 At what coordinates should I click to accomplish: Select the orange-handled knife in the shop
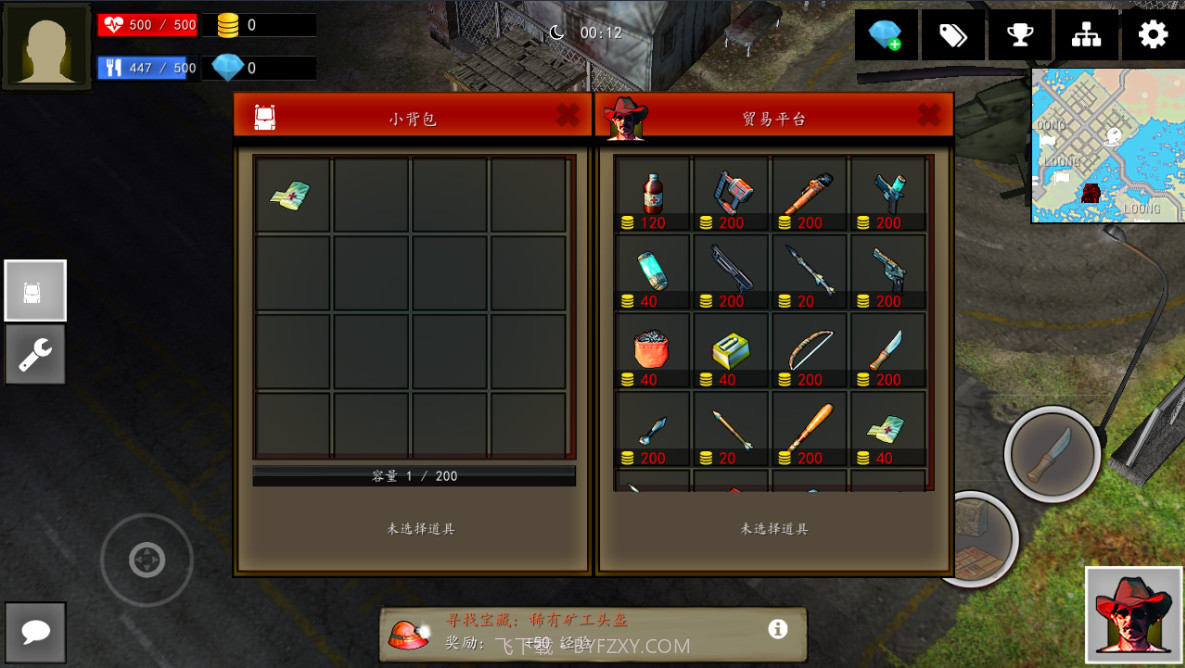click(x=887, y=350)
